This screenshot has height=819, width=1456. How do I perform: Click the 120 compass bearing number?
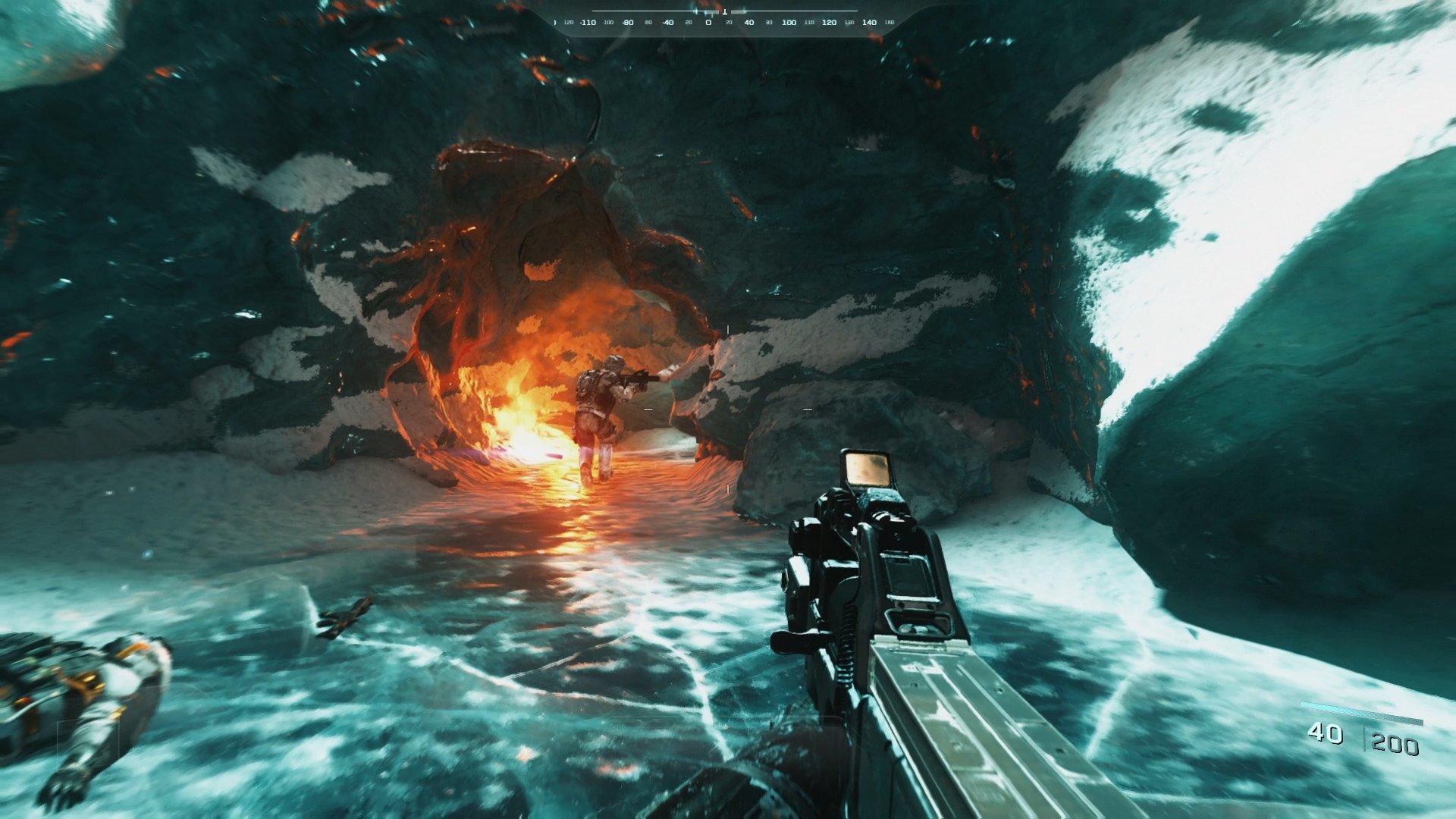[829, 23]
